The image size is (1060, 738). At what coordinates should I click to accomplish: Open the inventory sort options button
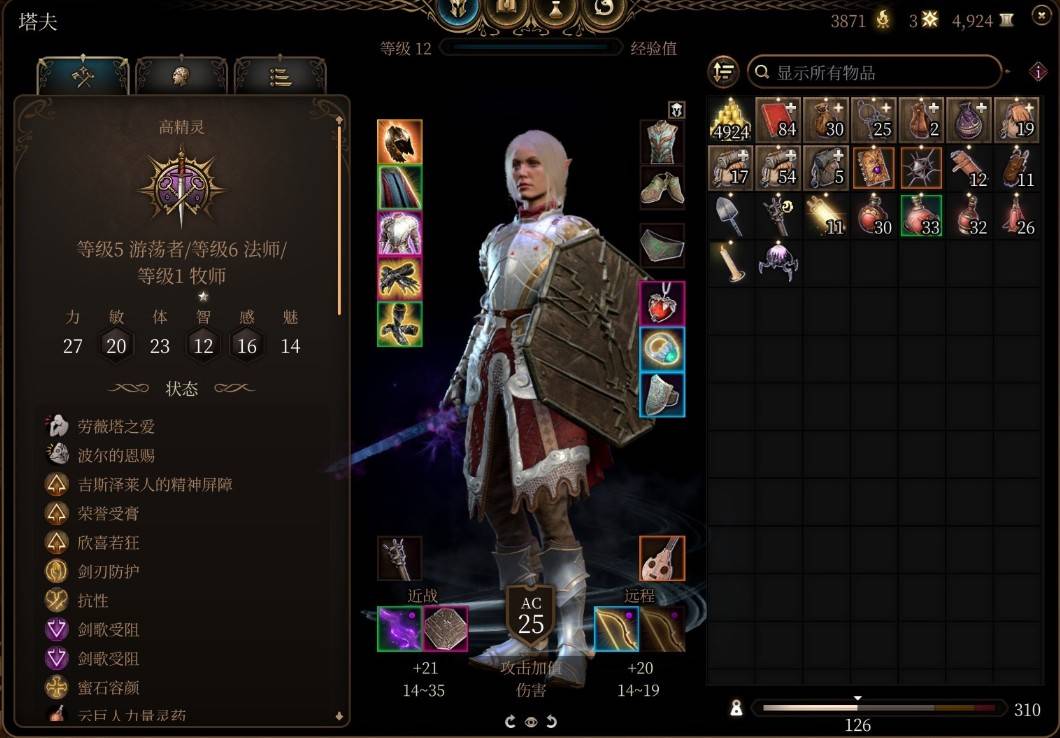tap(723, 72)
